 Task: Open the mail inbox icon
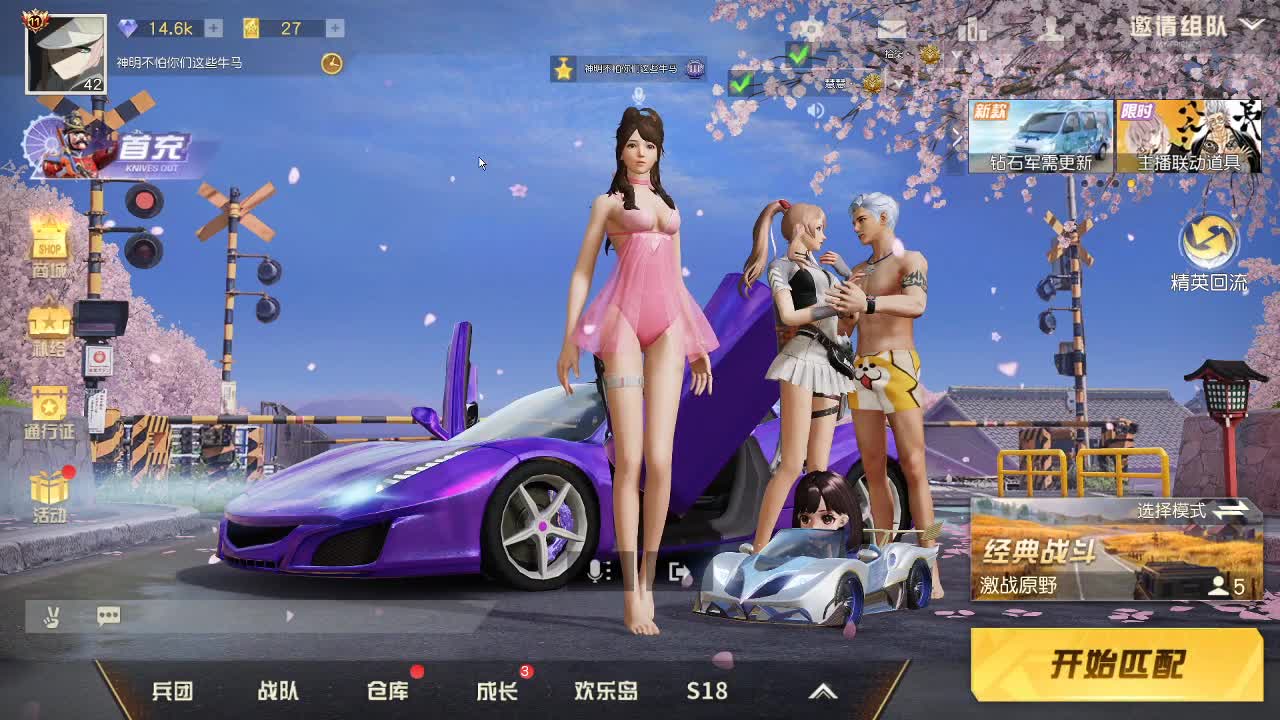click(x=892, y=28)
